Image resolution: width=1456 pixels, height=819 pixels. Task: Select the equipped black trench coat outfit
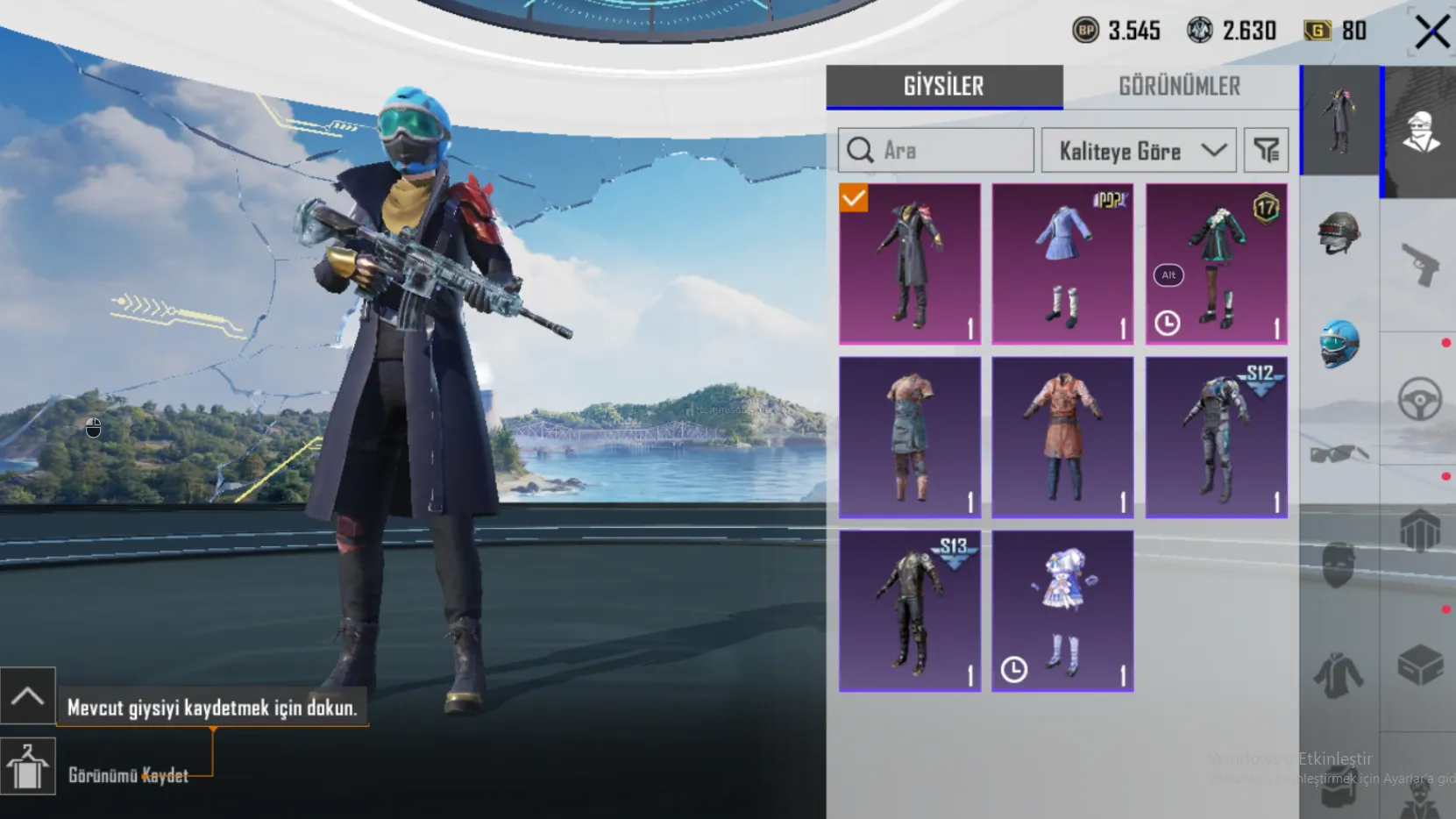click(x=910, y=263)
